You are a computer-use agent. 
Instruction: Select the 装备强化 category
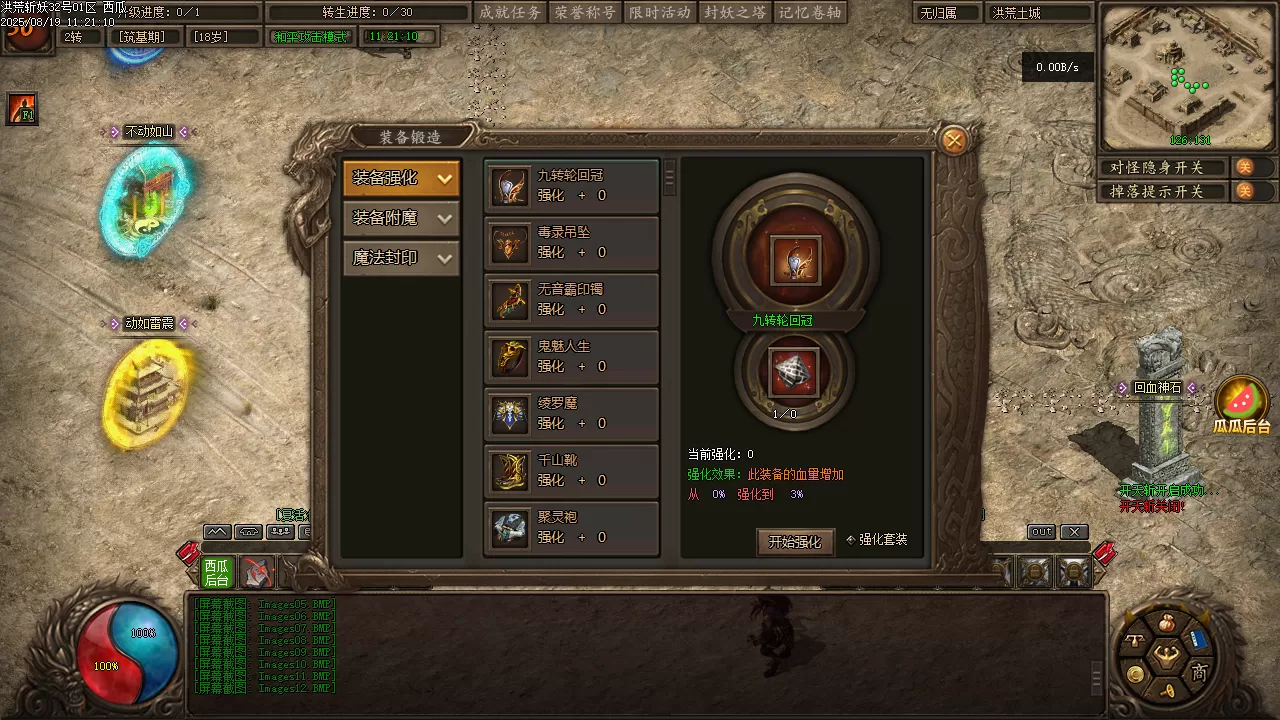point(401,179)
